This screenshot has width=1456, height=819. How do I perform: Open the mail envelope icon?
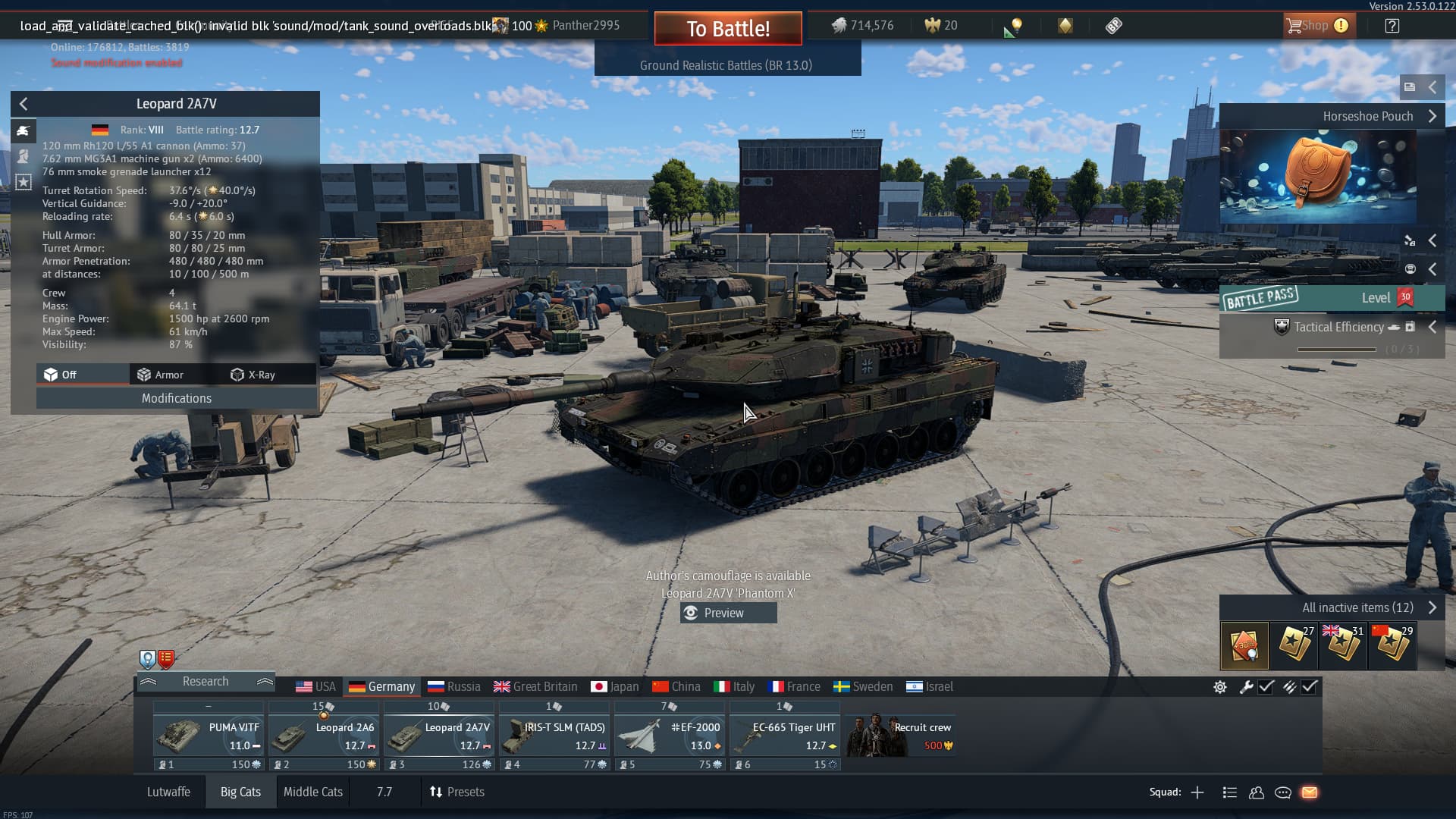tap(1310, 792)
